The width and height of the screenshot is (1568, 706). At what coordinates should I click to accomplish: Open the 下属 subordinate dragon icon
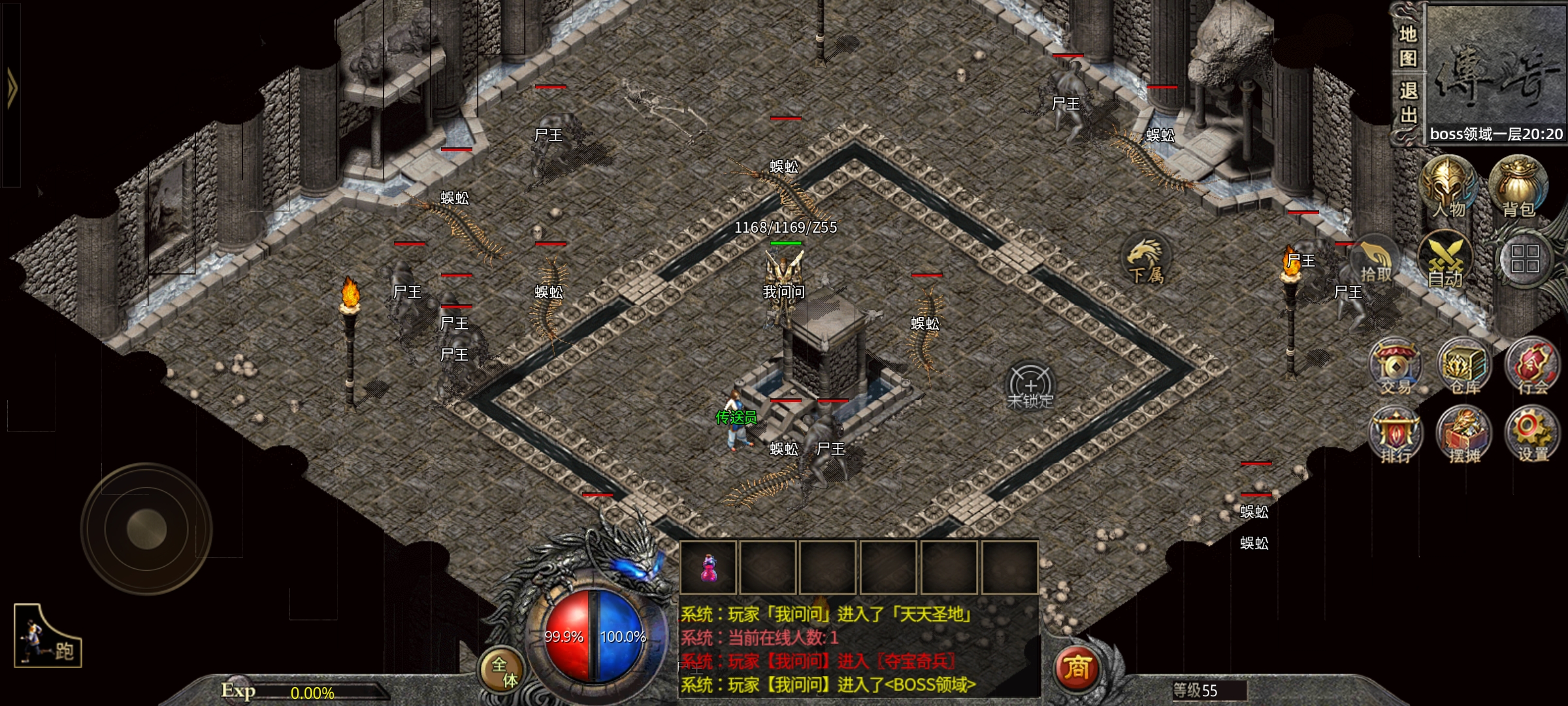click(x=1146, y=260)
